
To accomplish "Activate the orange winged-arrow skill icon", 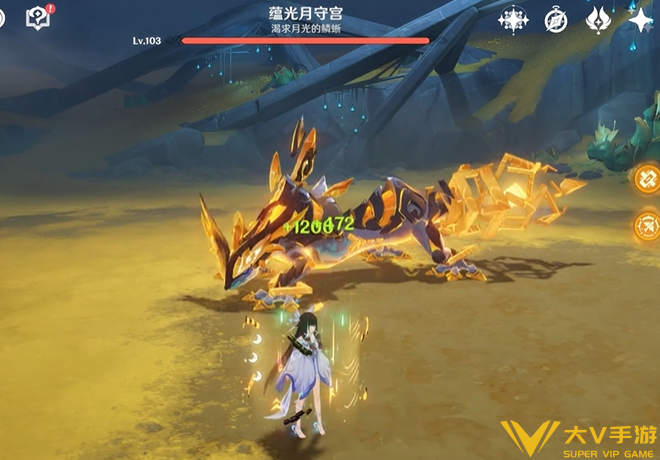I will [647, 226].
